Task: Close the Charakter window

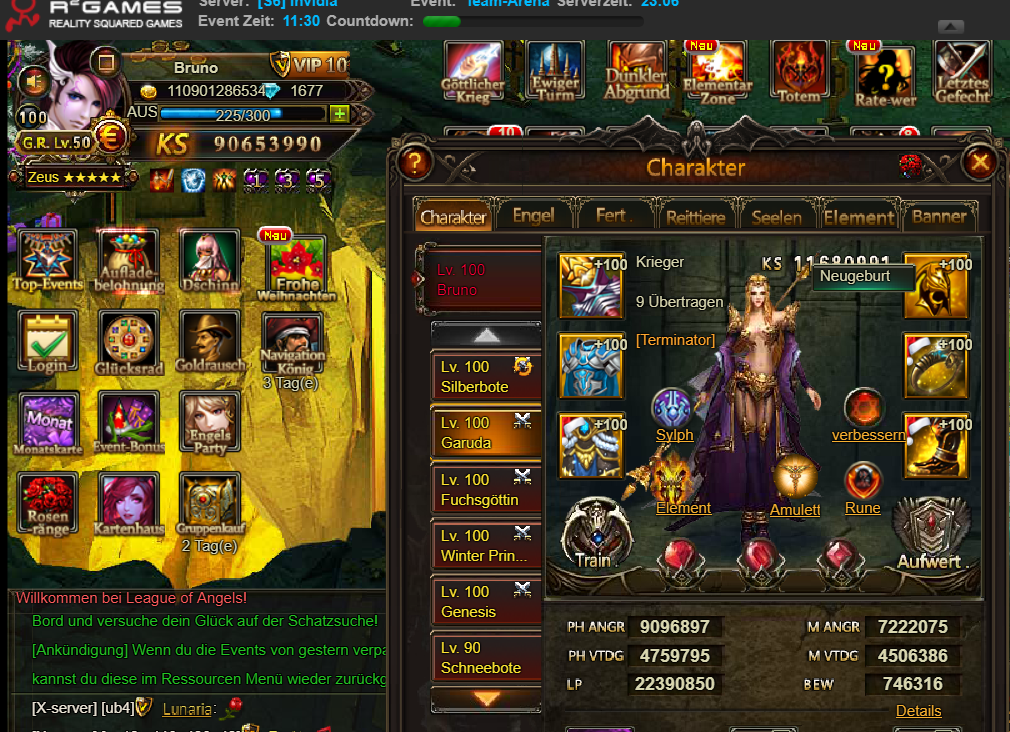Action: [x=981, y=162]
